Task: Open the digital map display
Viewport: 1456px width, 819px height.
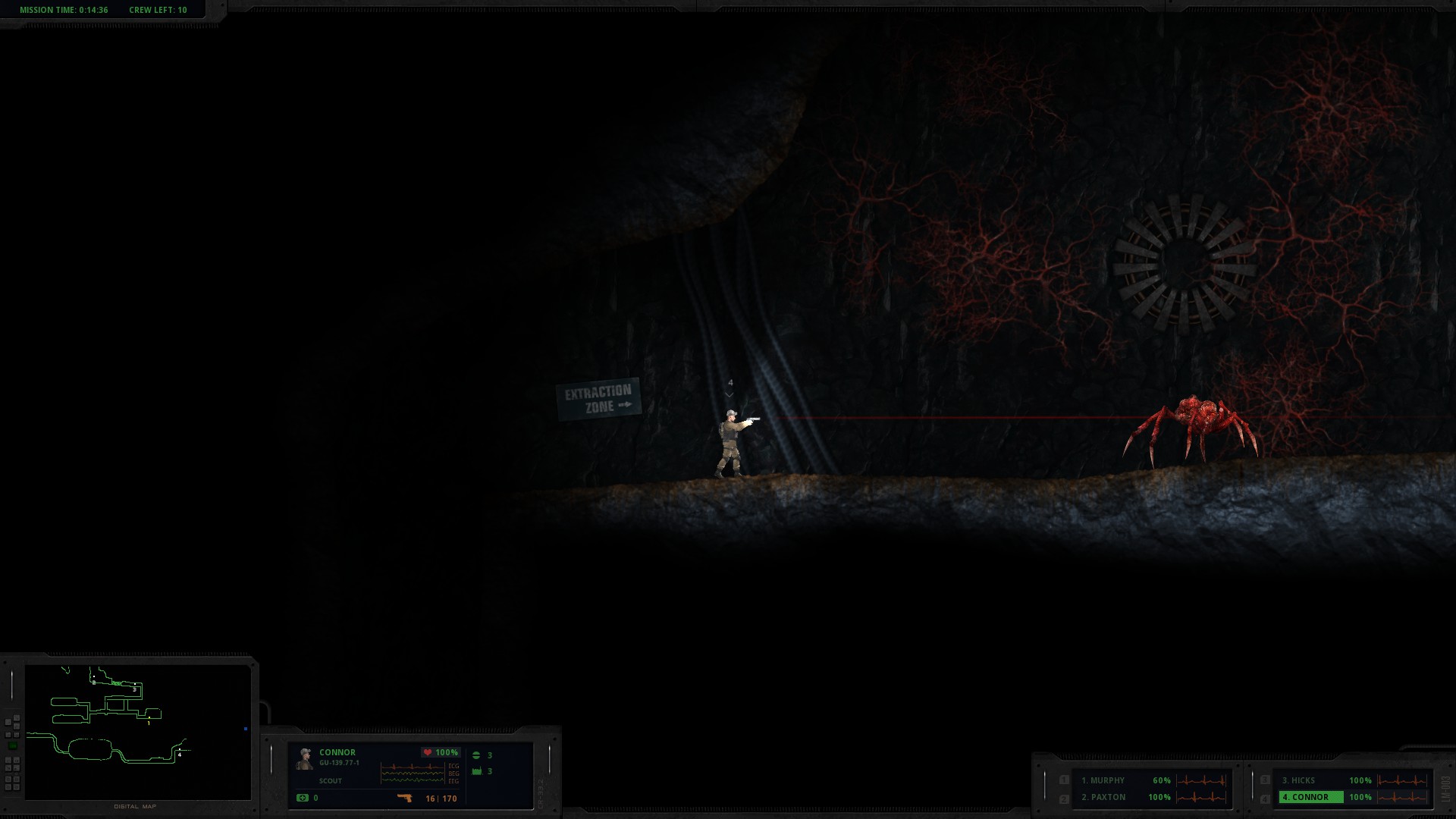Action: (x=138, y=732)
